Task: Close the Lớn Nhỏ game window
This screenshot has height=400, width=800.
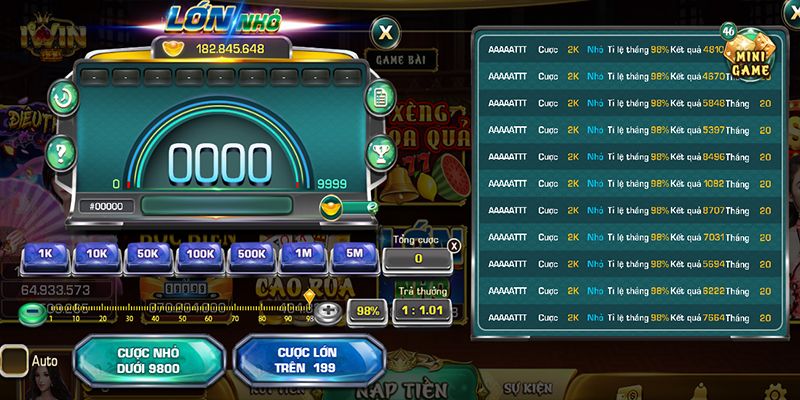Action: [385, 31]
